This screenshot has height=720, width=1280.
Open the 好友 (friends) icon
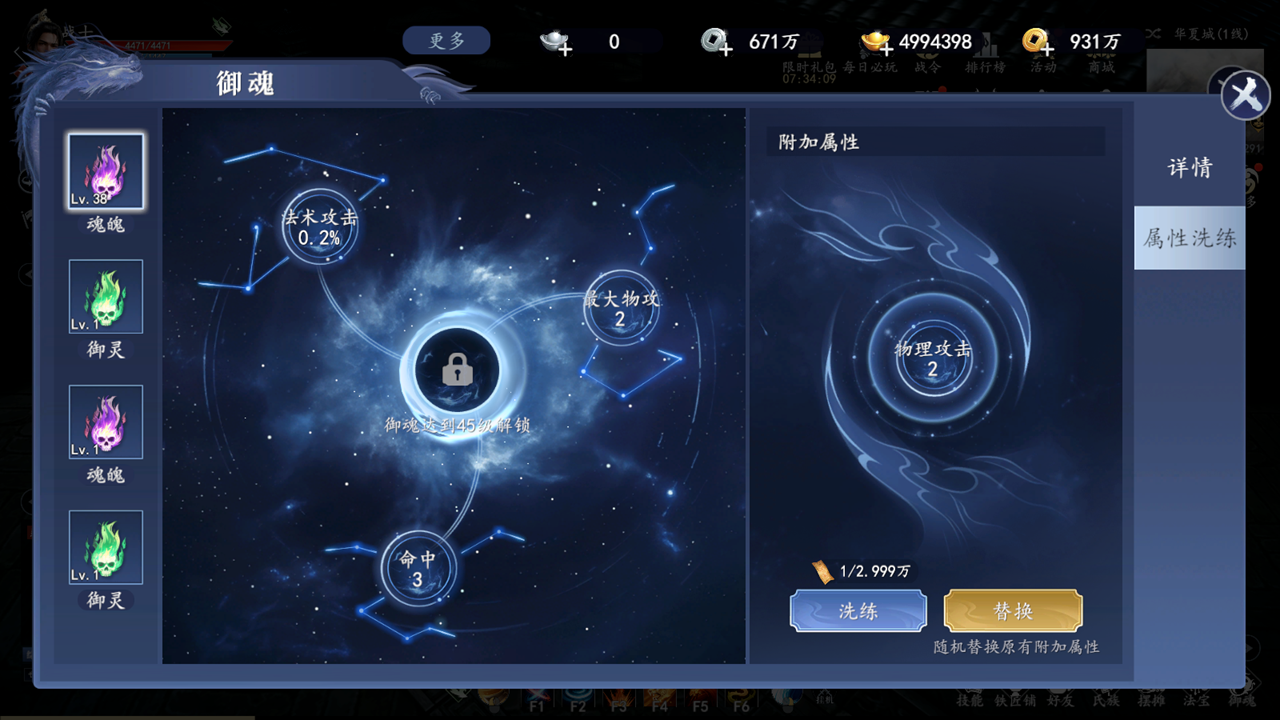point(1058,697)
